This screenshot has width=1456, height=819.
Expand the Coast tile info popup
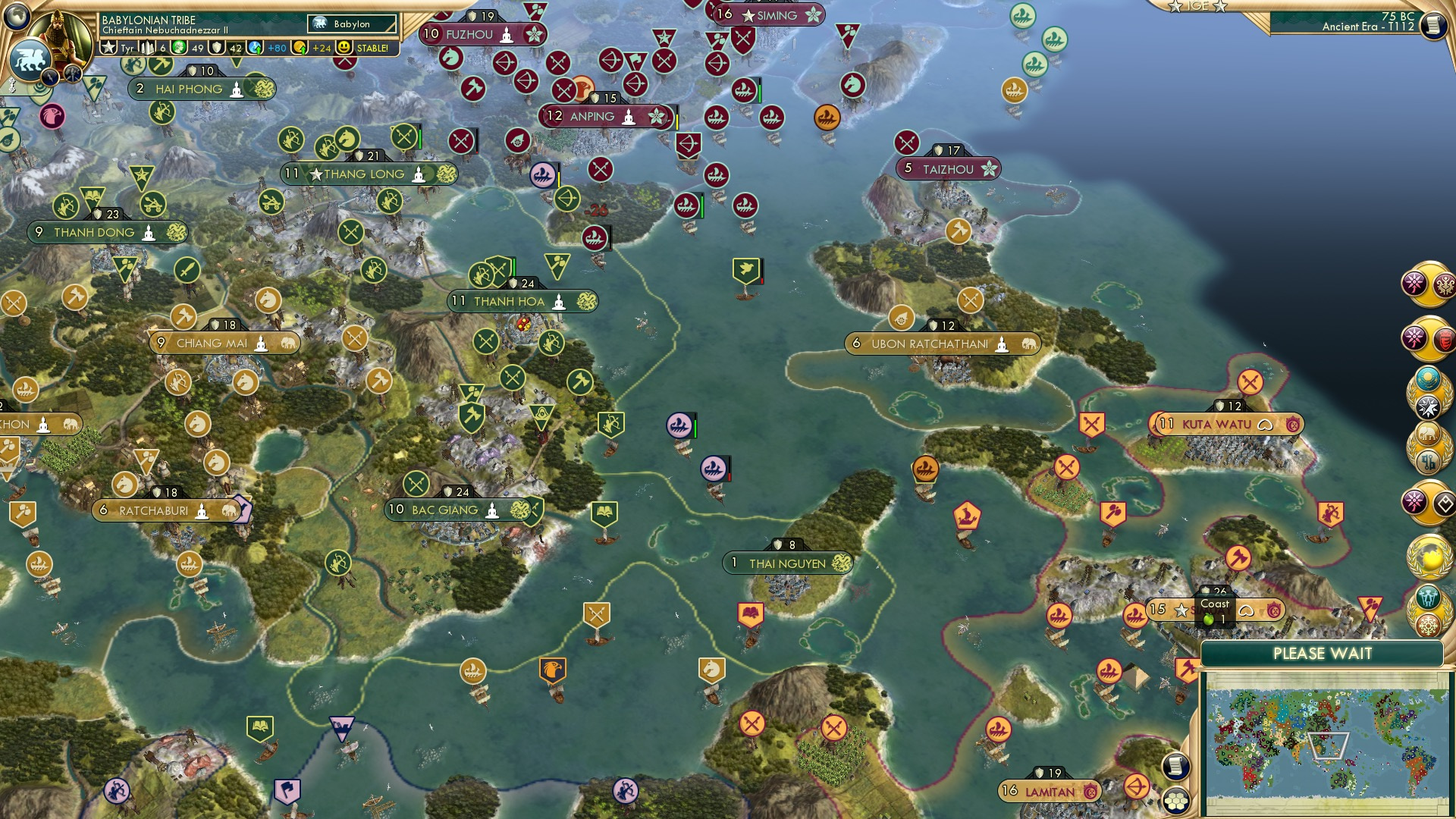(x=1216, y=607)
